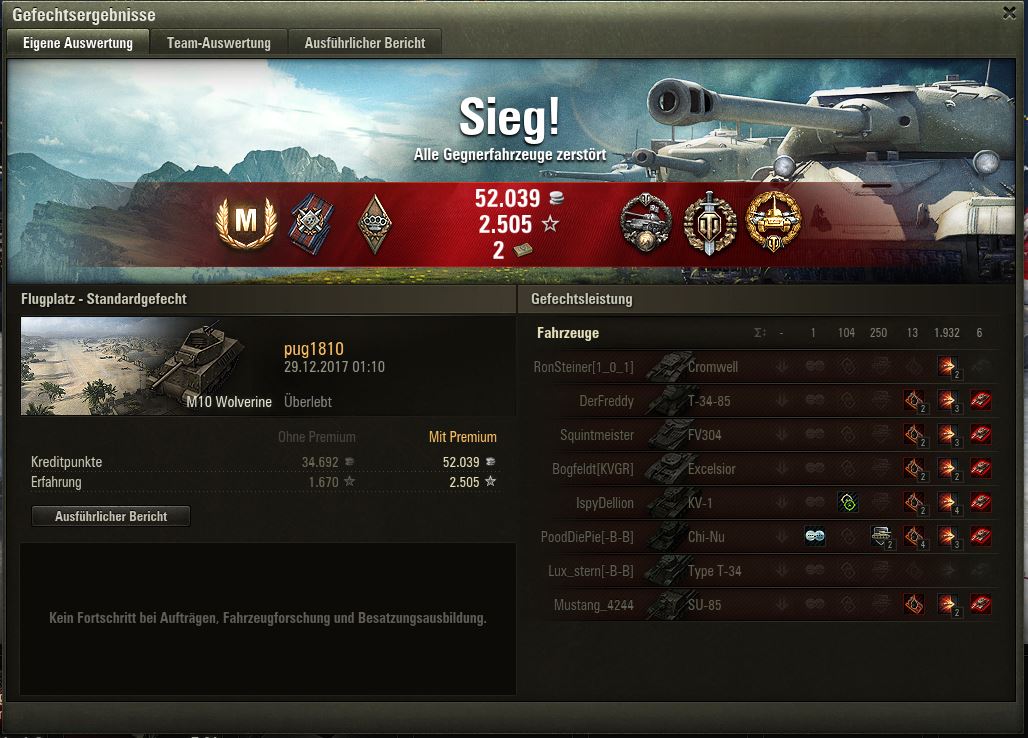Show the tank wreath achievement medal

pyautogui.click(x=644, y=222)
